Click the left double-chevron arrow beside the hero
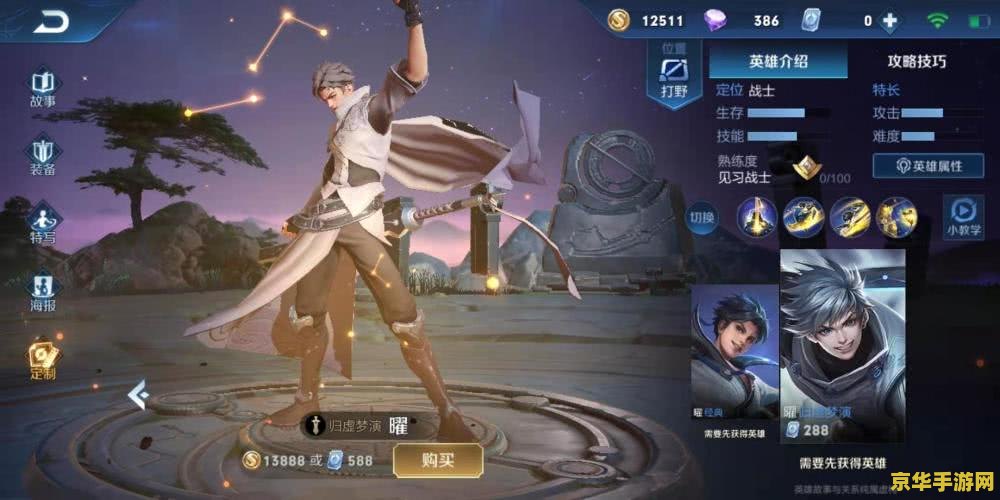1000x500 pixels. [x=138, y=397]
